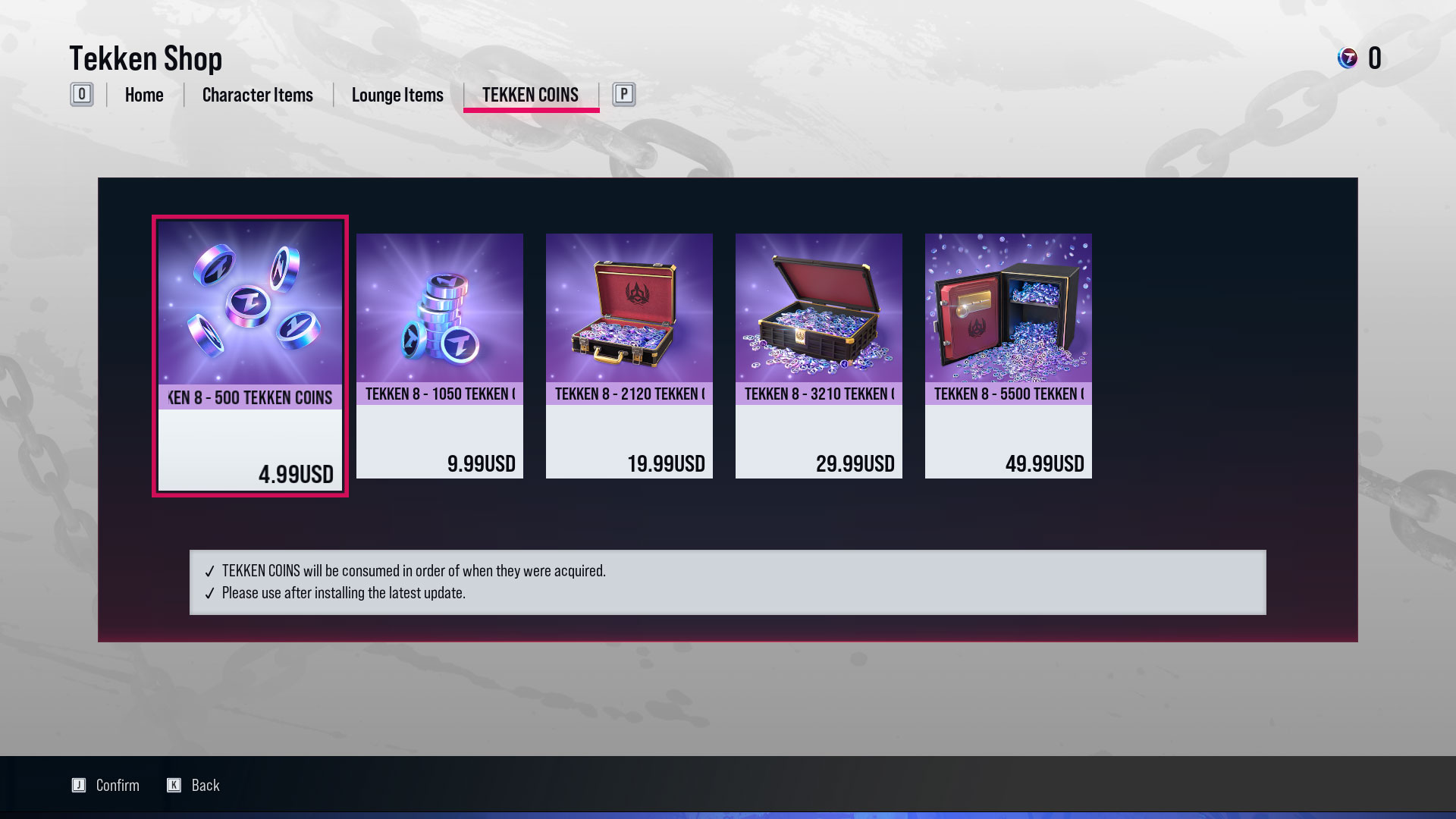The image size is (1456, 819).
Task: Switch to the Home tab
Action: [144, 95]
